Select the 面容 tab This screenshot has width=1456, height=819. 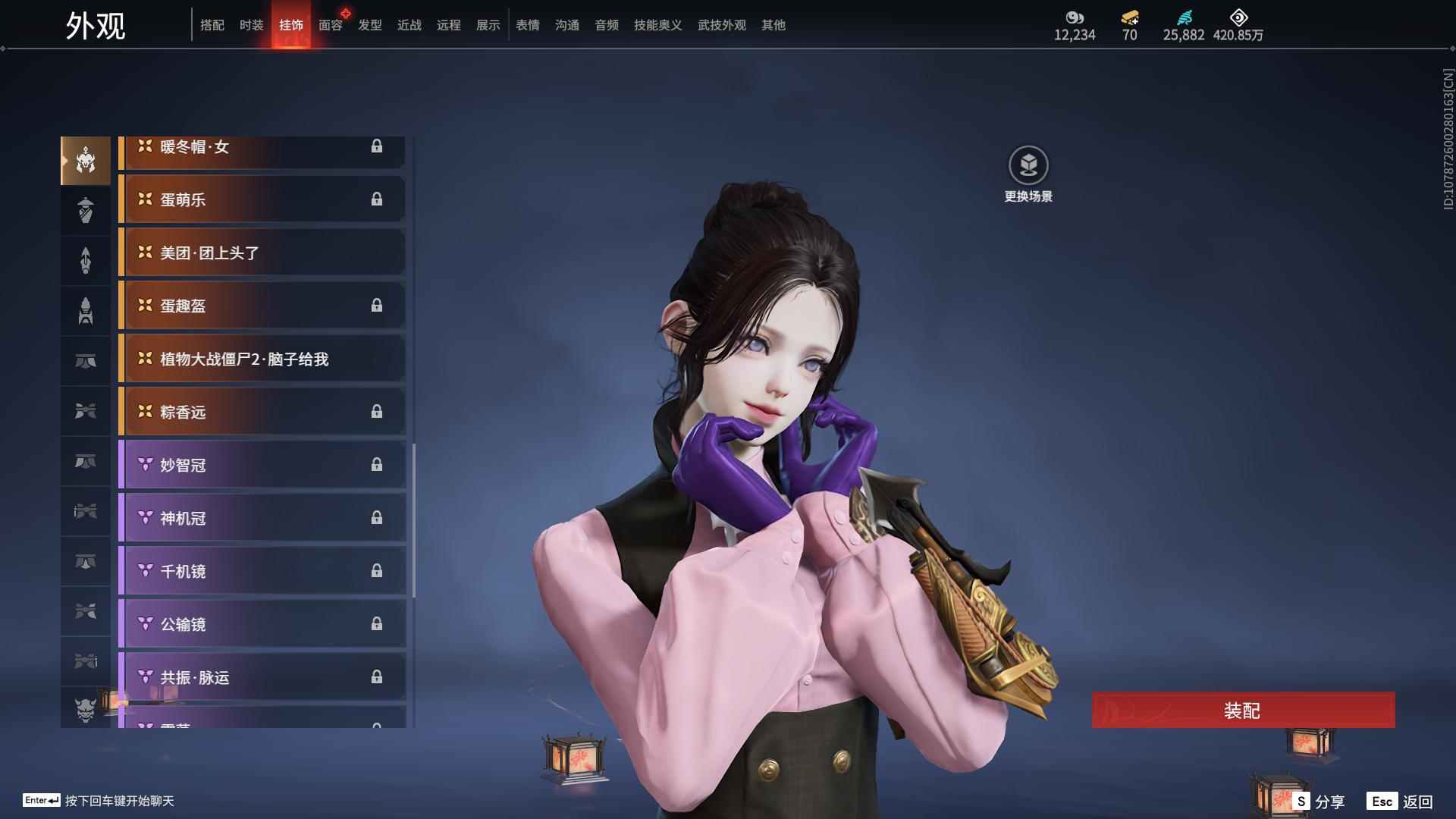tap(331, 25)
